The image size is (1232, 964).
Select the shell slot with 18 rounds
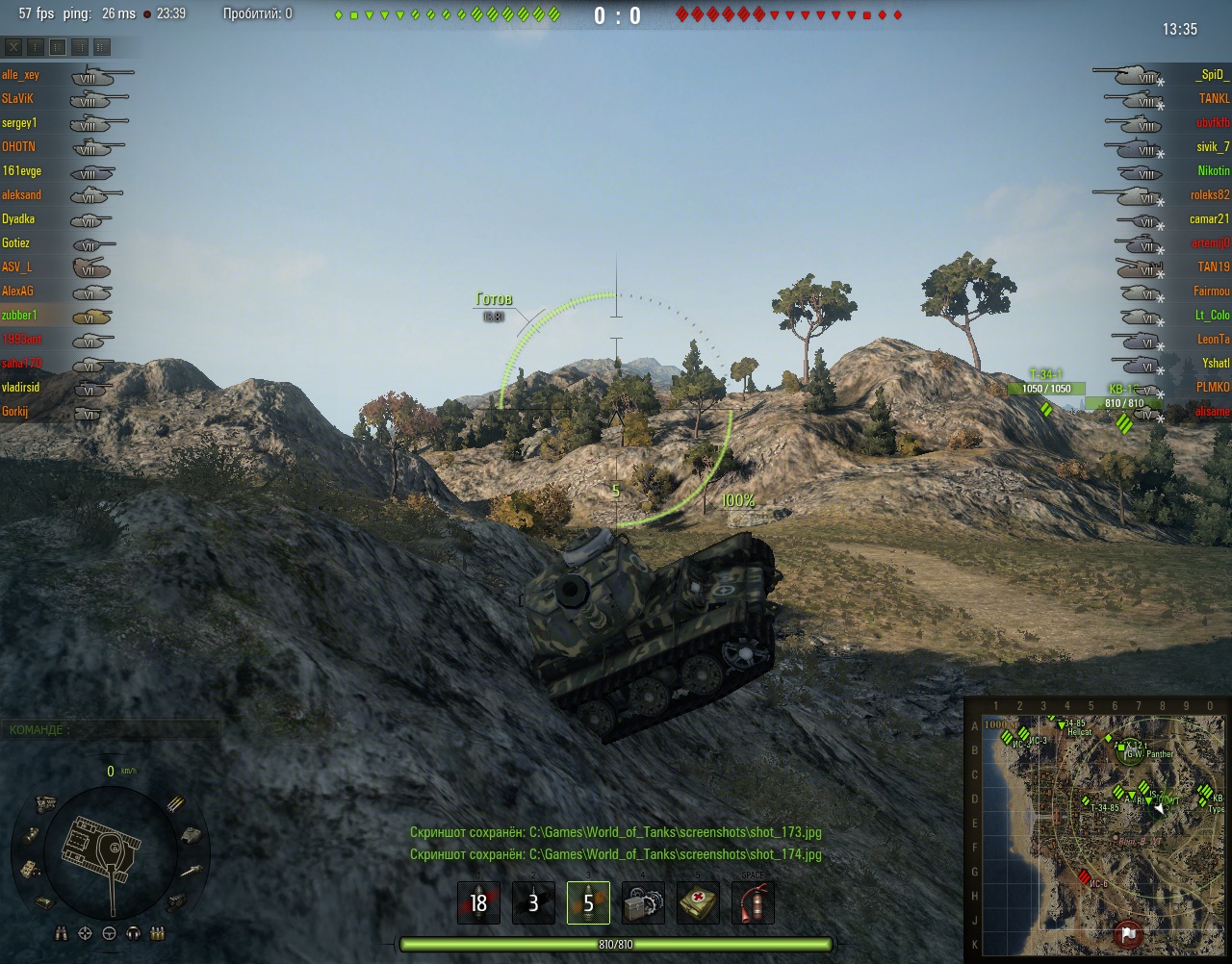(x=478, y=903)
